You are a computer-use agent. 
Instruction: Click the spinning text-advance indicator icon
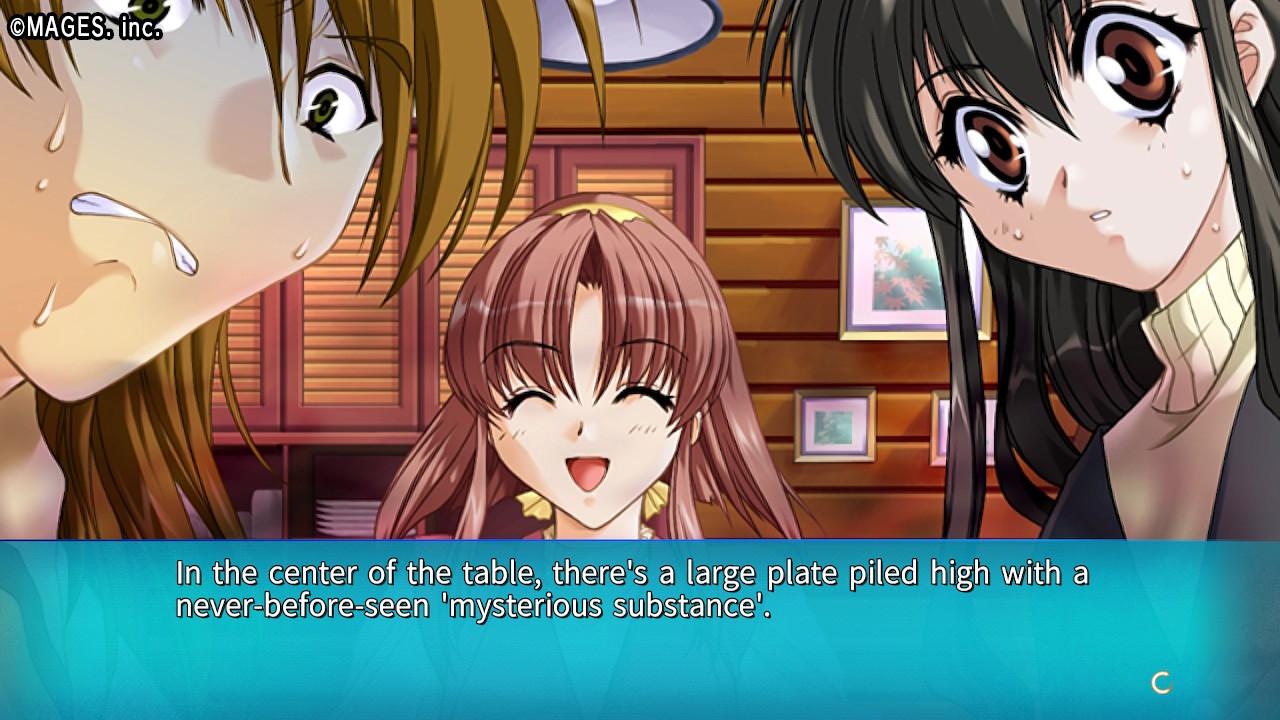point(1161,683)
